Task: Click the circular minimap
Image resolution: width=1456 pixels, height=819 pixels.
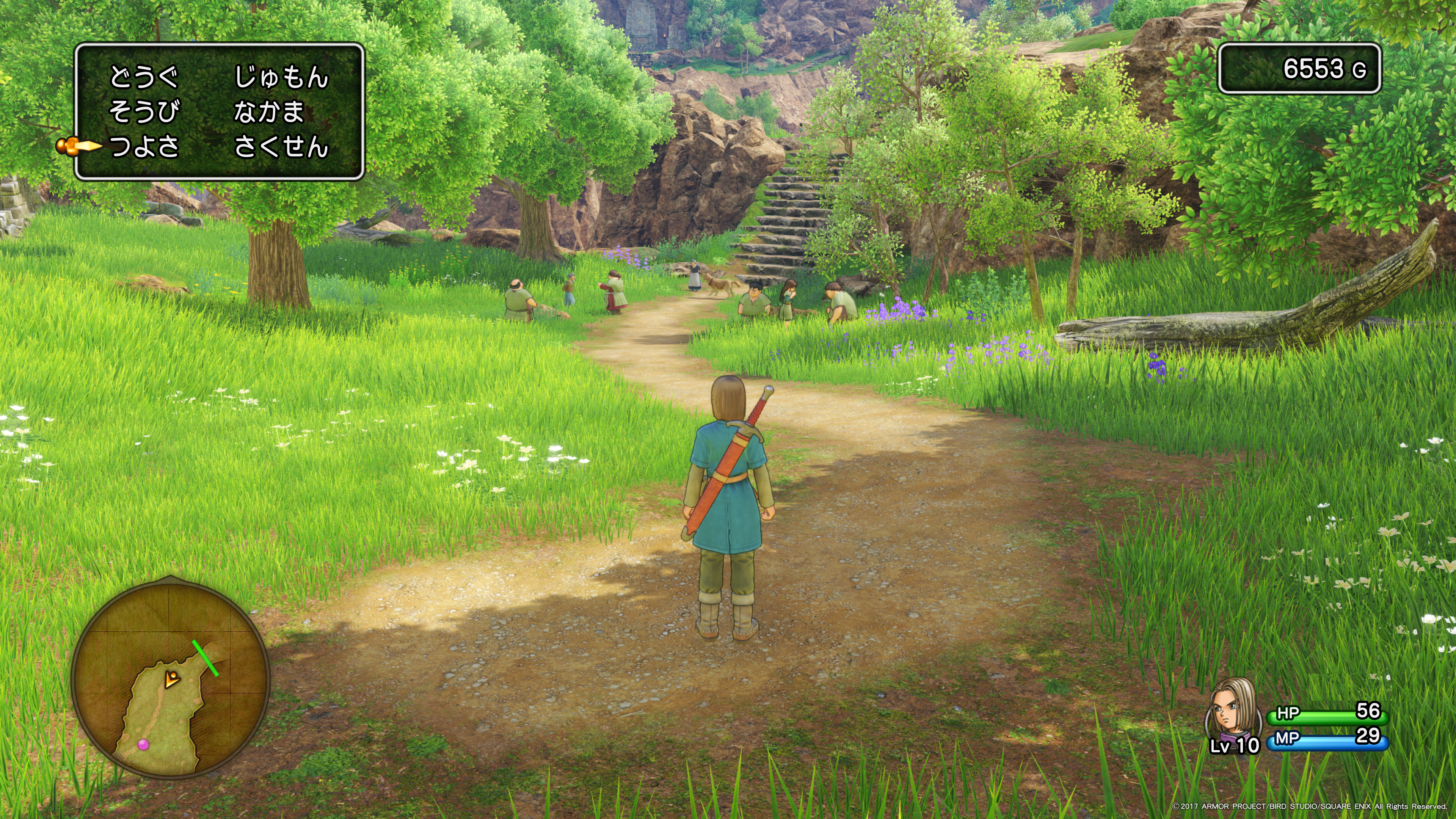Action: 171,679
